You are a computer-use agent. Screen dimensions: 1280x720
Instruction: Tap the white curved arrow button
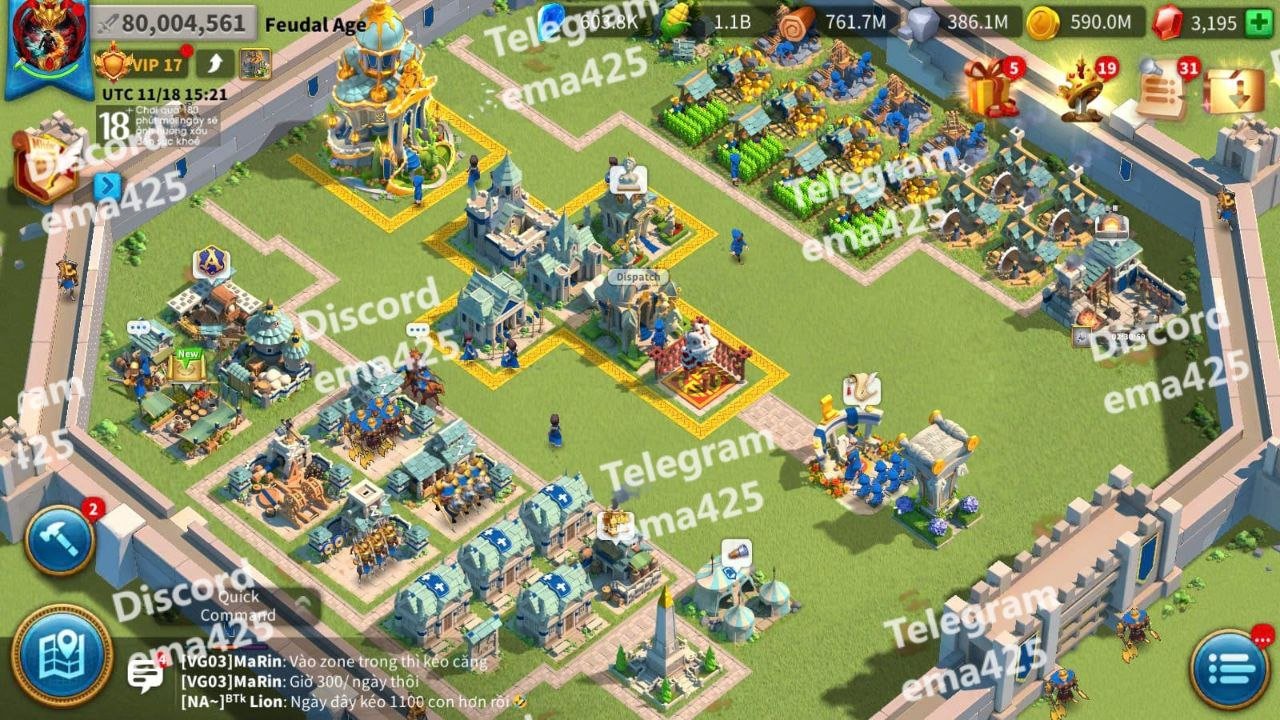click(214, 64)
